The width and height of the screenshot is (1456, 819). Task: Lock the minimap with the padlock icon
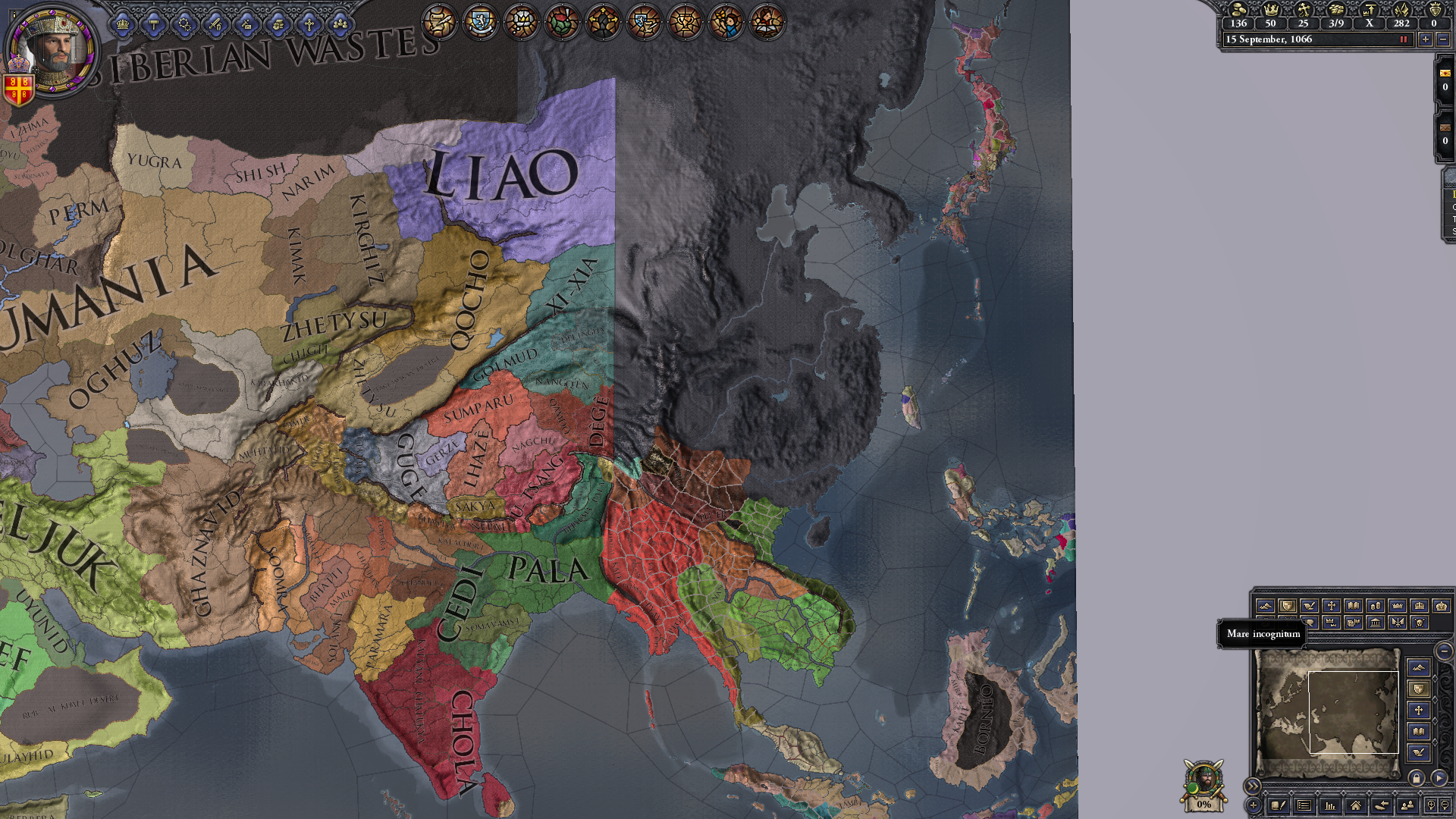pyautogui.click(x=1417, y=777)
